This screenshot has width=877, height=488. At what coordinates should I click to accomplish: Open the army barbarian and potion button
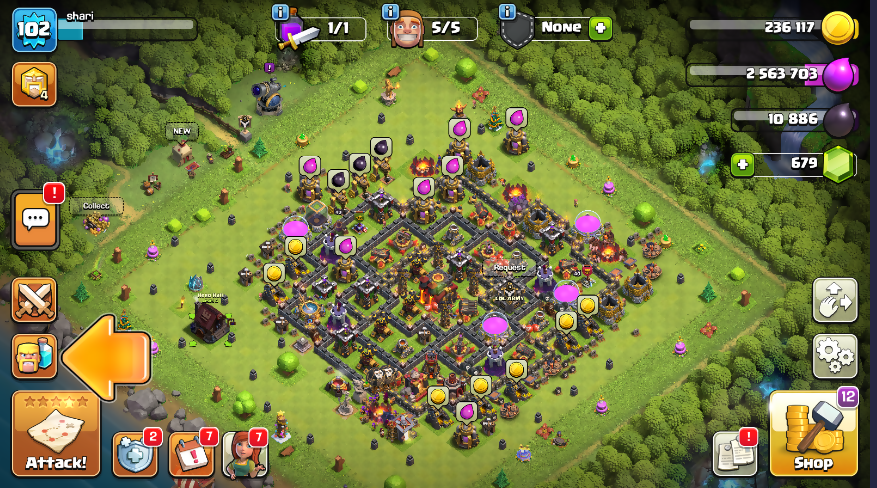pos(34,356)
